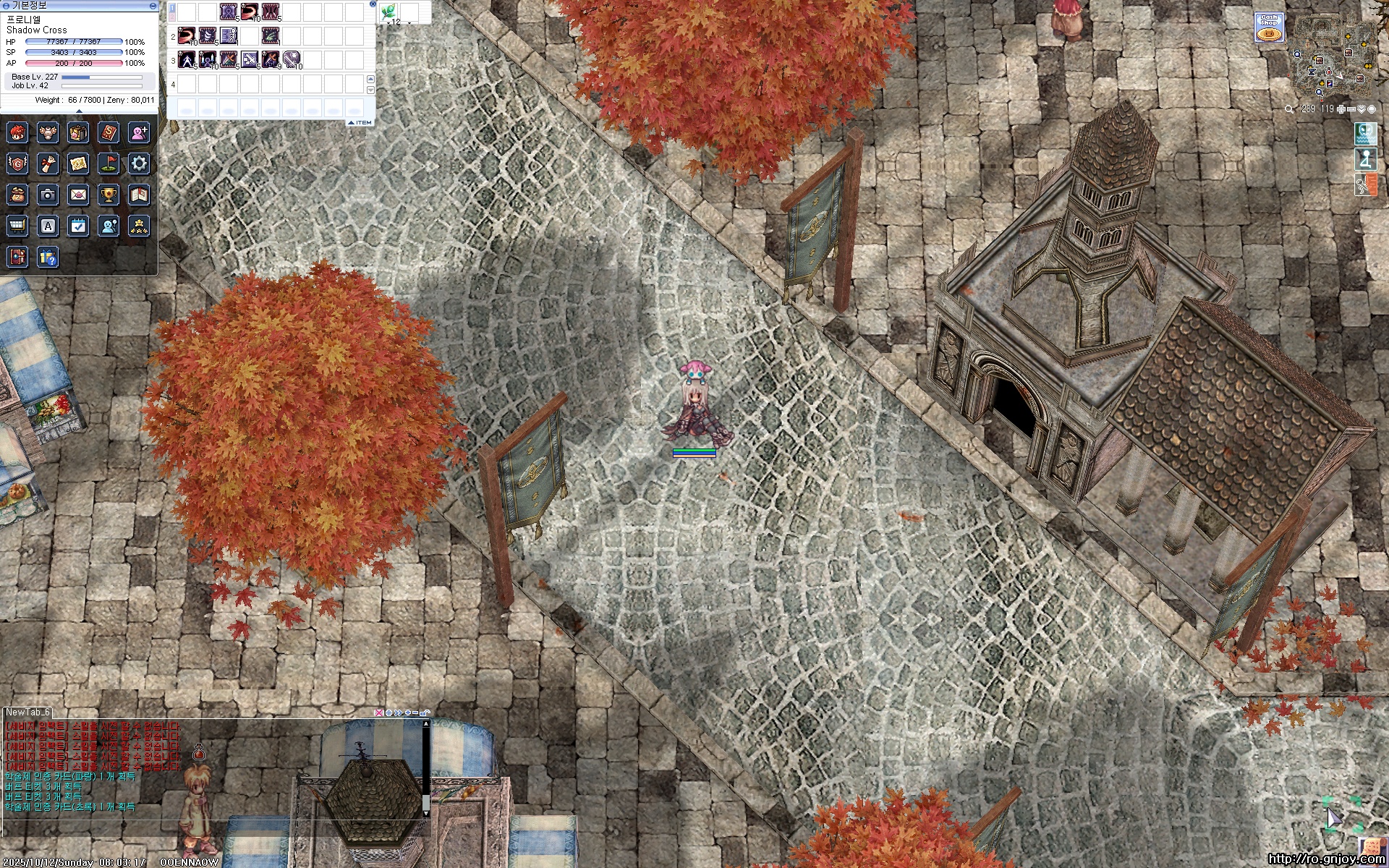Open the calendar check icon
The width and height of the screenshot is (1389, 868).
pos(78,226)
